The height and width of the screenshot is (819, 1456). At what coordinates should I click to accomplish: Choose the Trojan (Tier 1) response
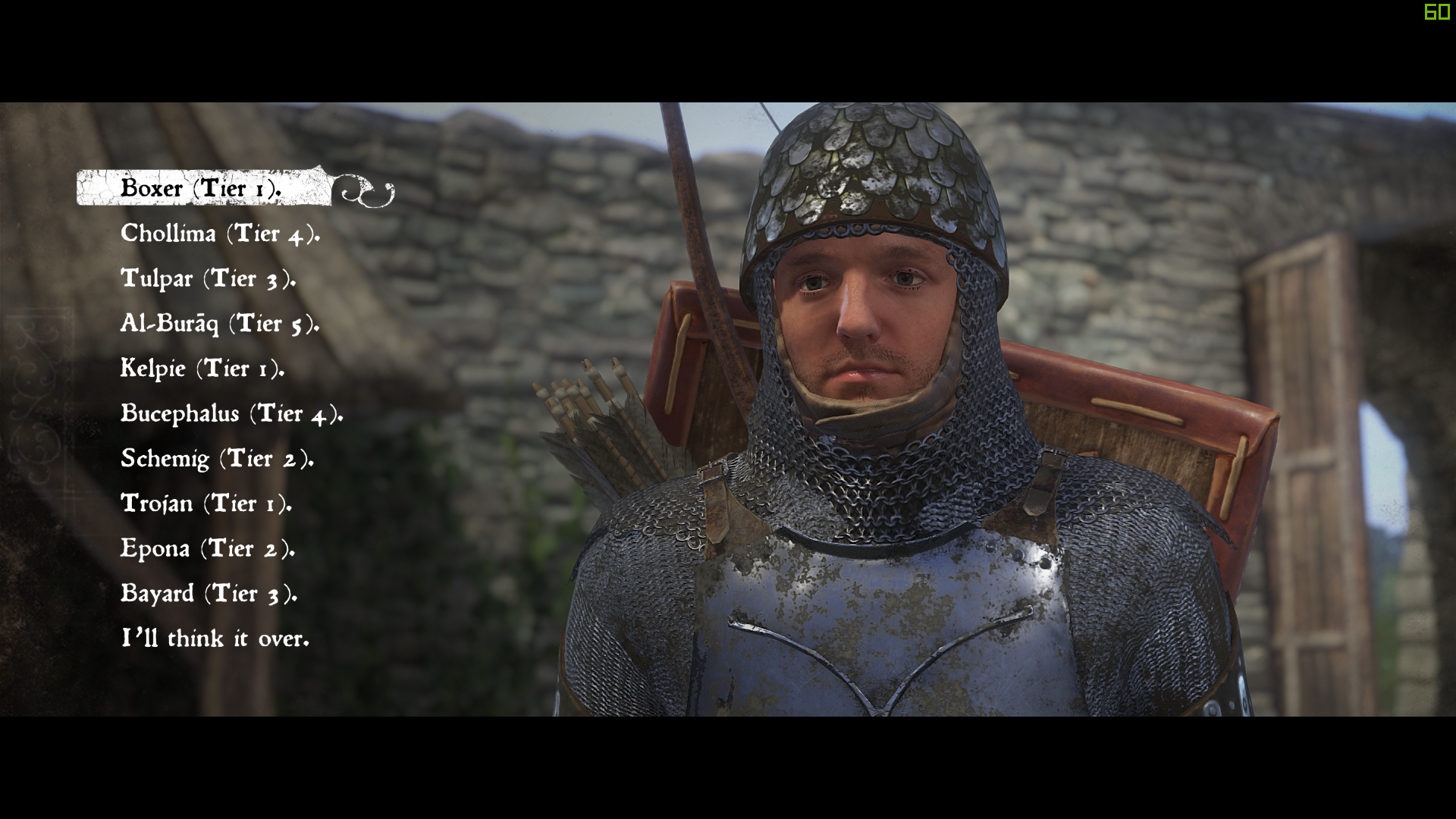[x=206, y=504]
